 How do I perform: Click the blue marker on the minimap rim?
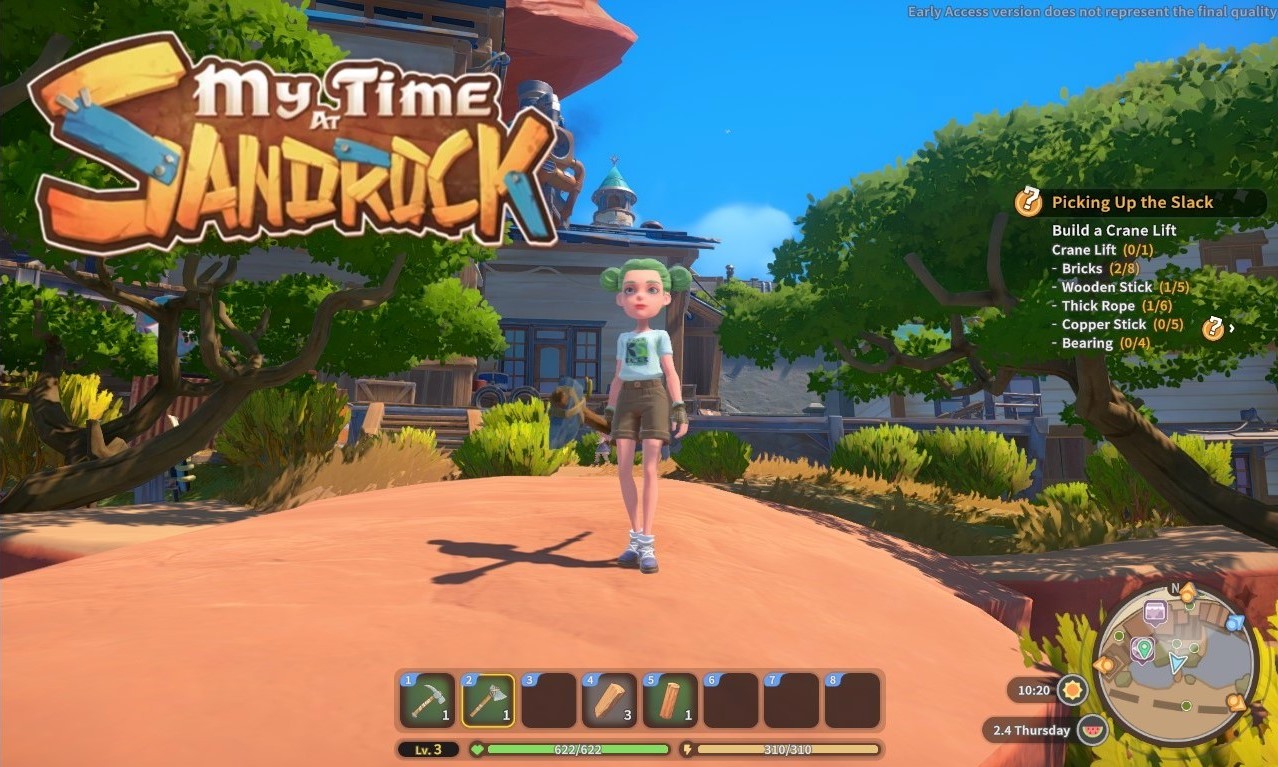click(1236, 623)
